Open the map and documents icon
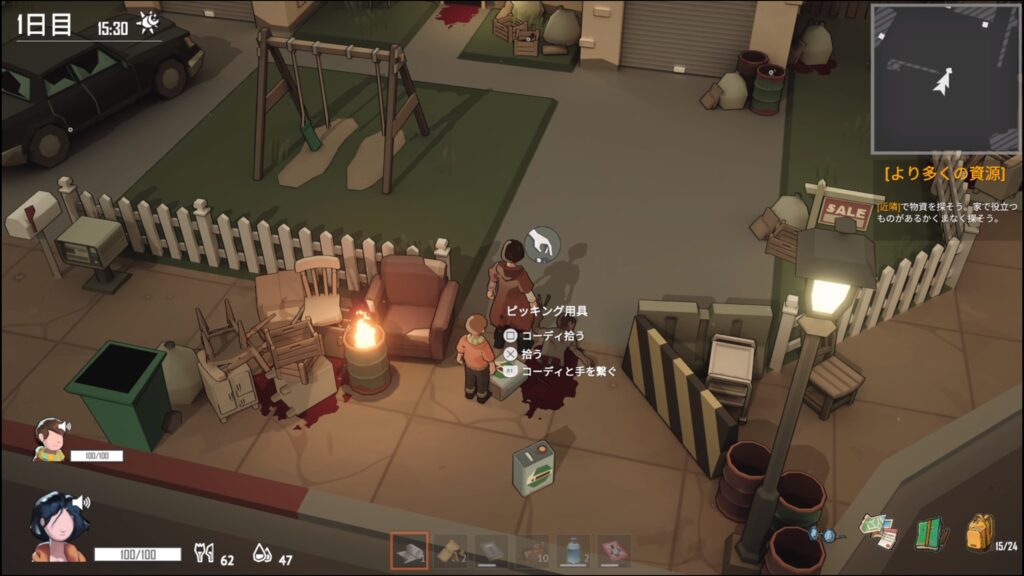 point(880,531)
